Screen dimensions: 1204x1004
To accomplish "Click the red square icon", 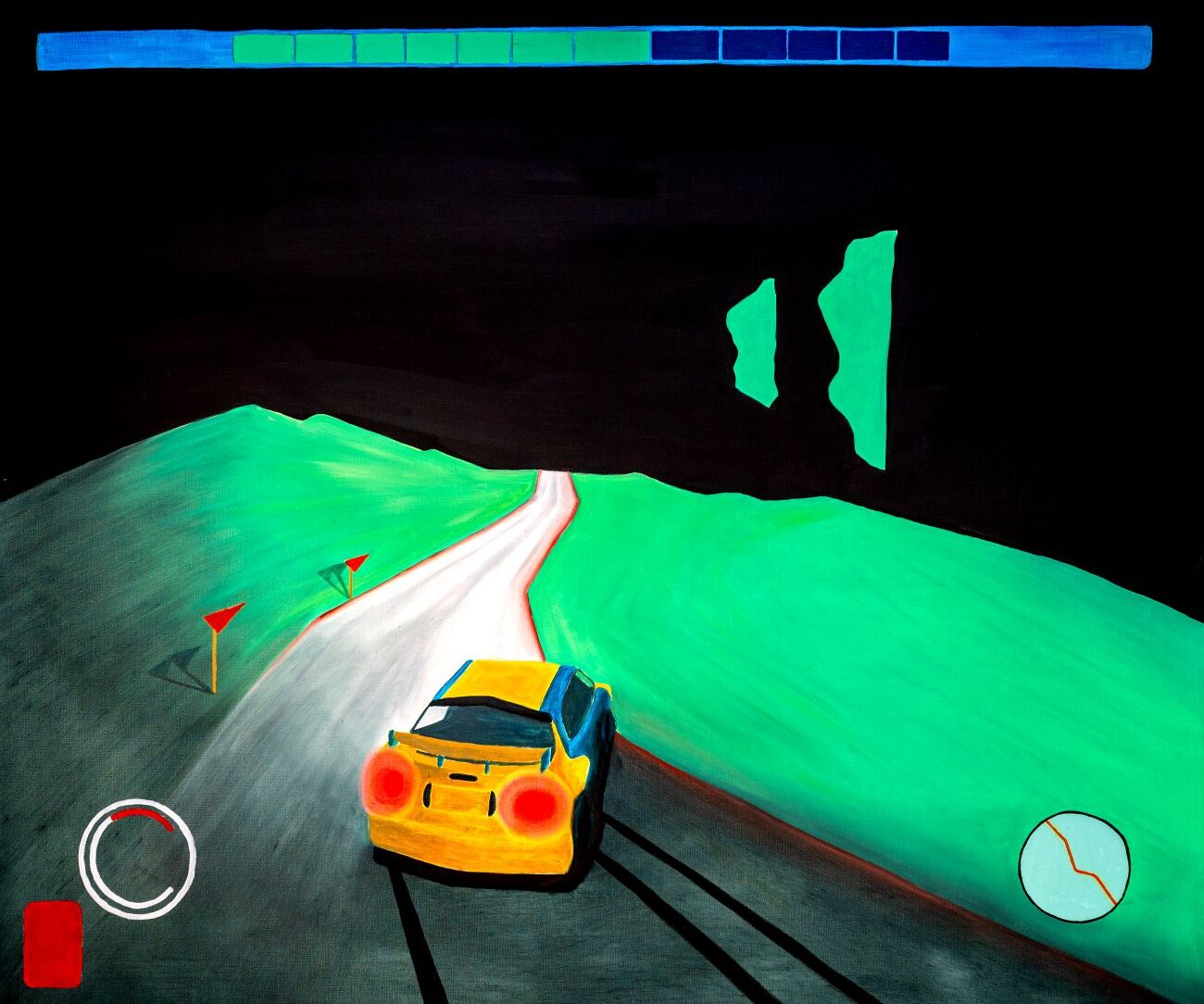I will (x=52, y=943).
